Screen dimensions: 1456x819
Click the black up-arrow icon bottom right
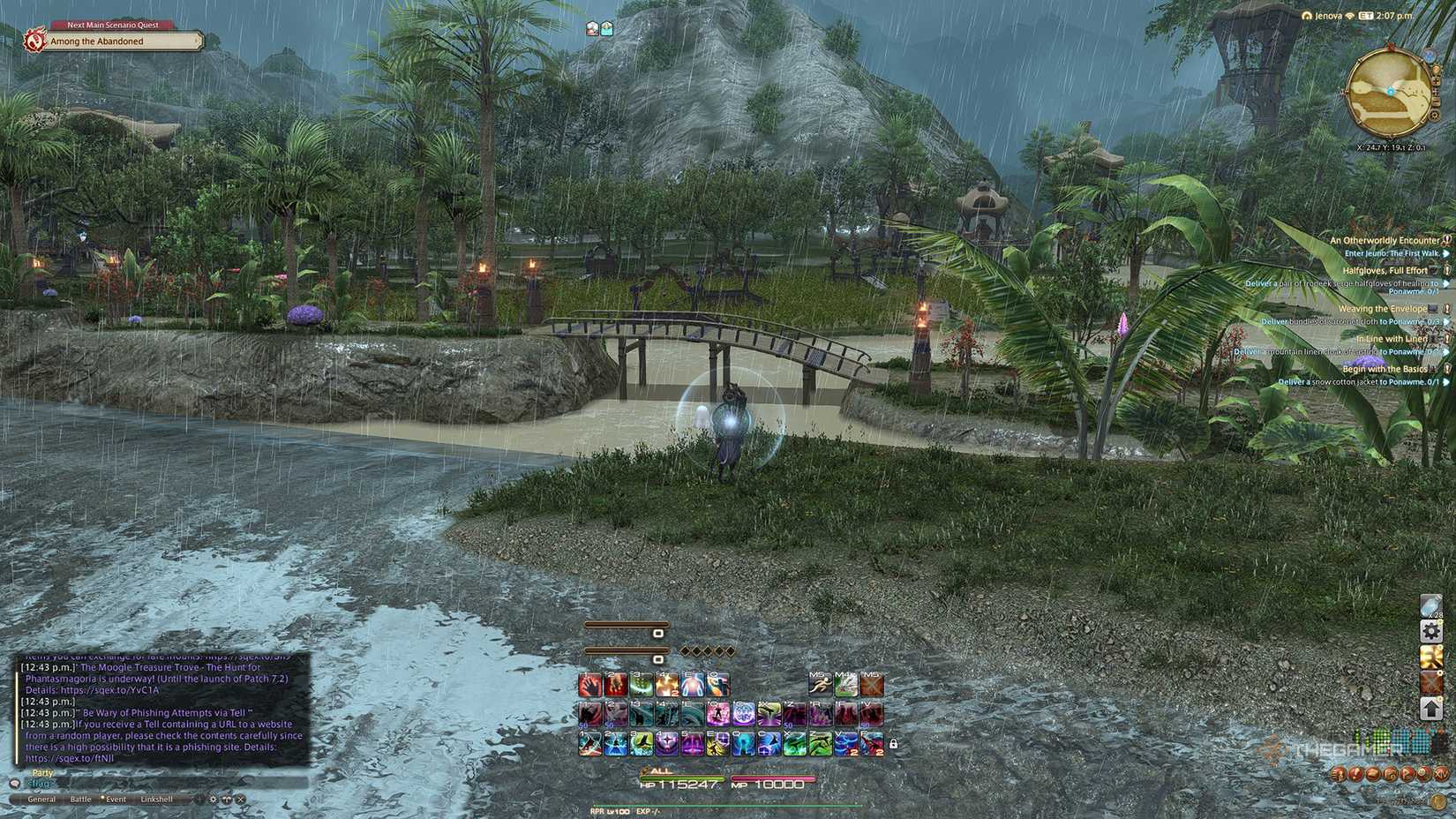coord(1430,708)
